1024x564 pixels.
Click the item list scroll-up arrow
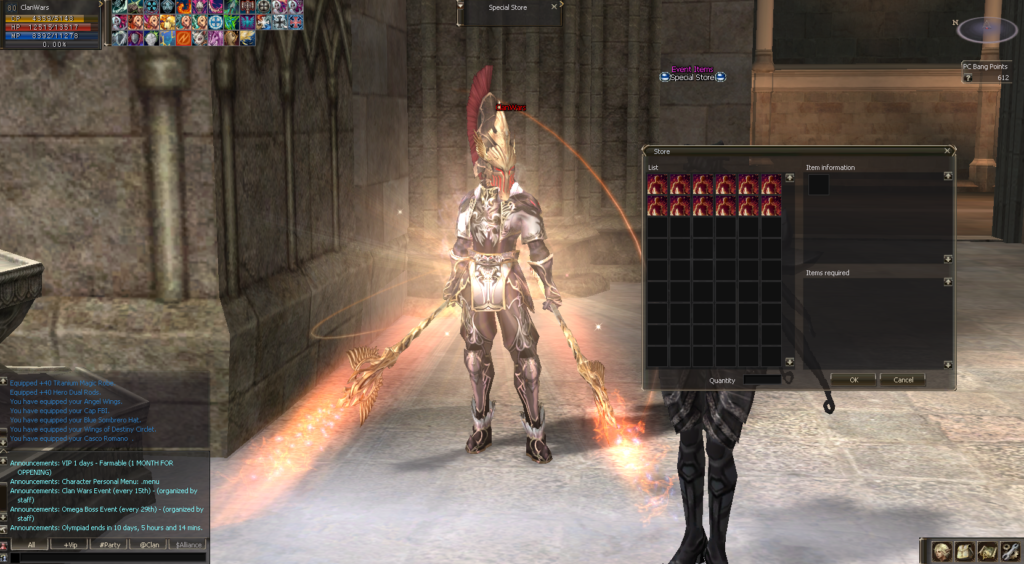[x=789, y=178]
